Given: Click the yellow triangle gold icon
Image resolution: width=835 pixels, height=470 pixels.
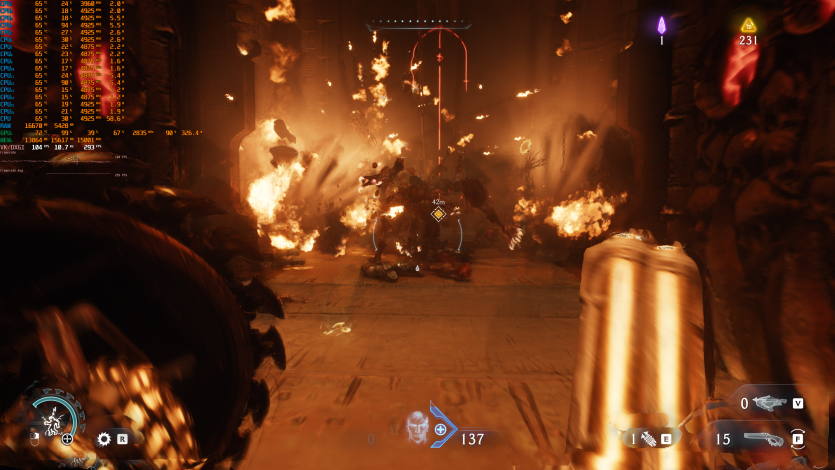Looking at the screenshot, I should click(x=748, y=25).
